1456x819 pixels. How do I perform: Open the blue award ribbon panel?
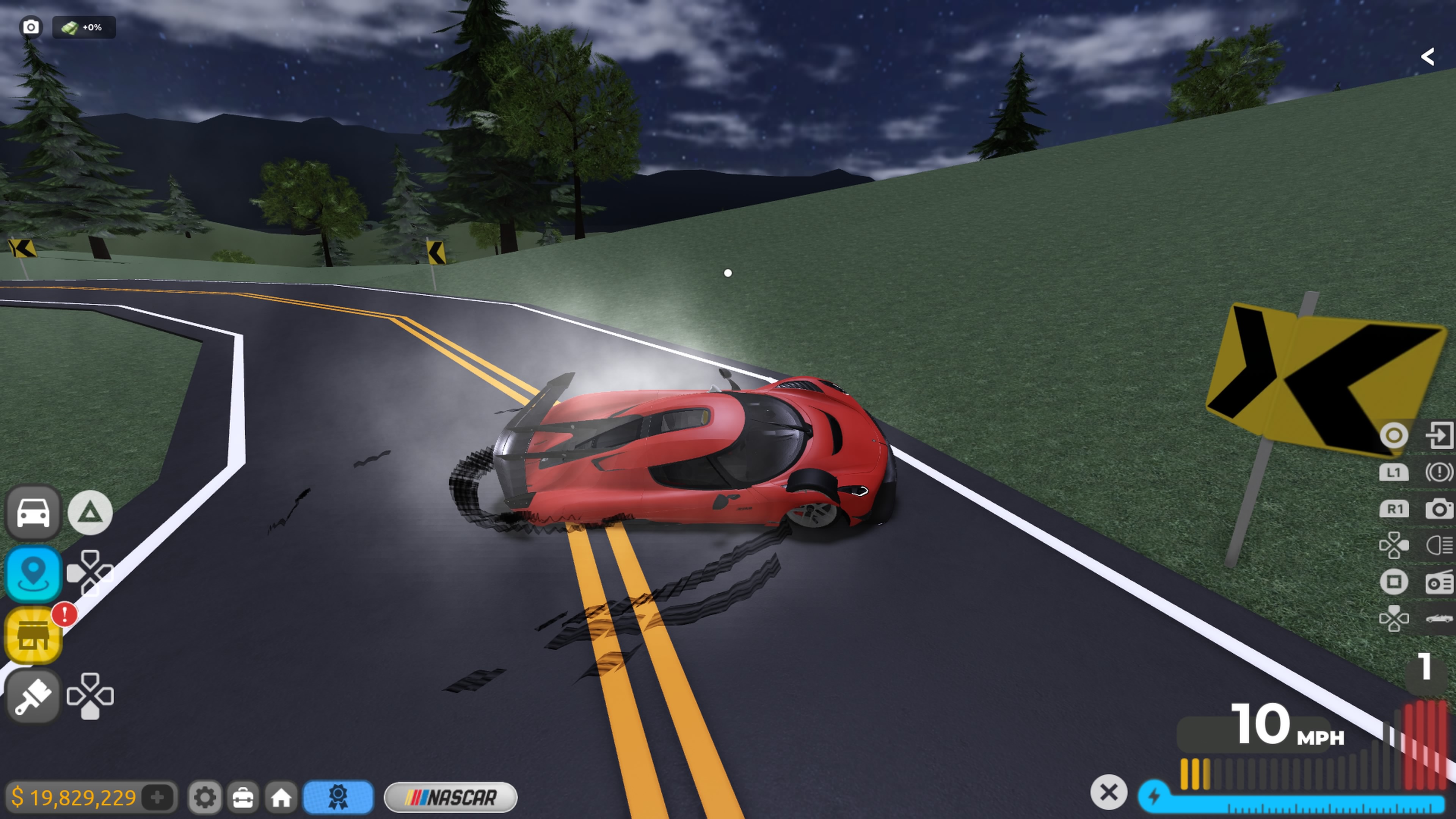coord(338,797)
